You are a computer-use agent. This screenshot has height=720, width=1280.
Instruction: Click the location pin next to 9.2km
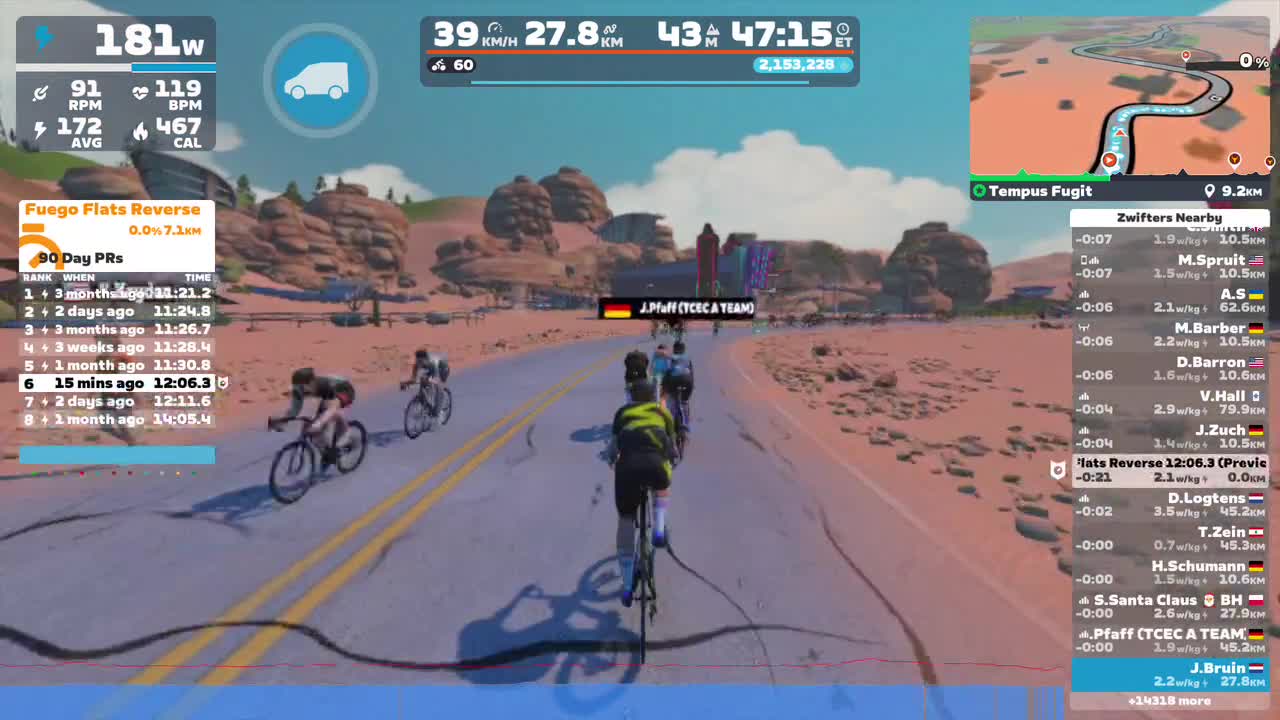click(x=1210, y=190)
